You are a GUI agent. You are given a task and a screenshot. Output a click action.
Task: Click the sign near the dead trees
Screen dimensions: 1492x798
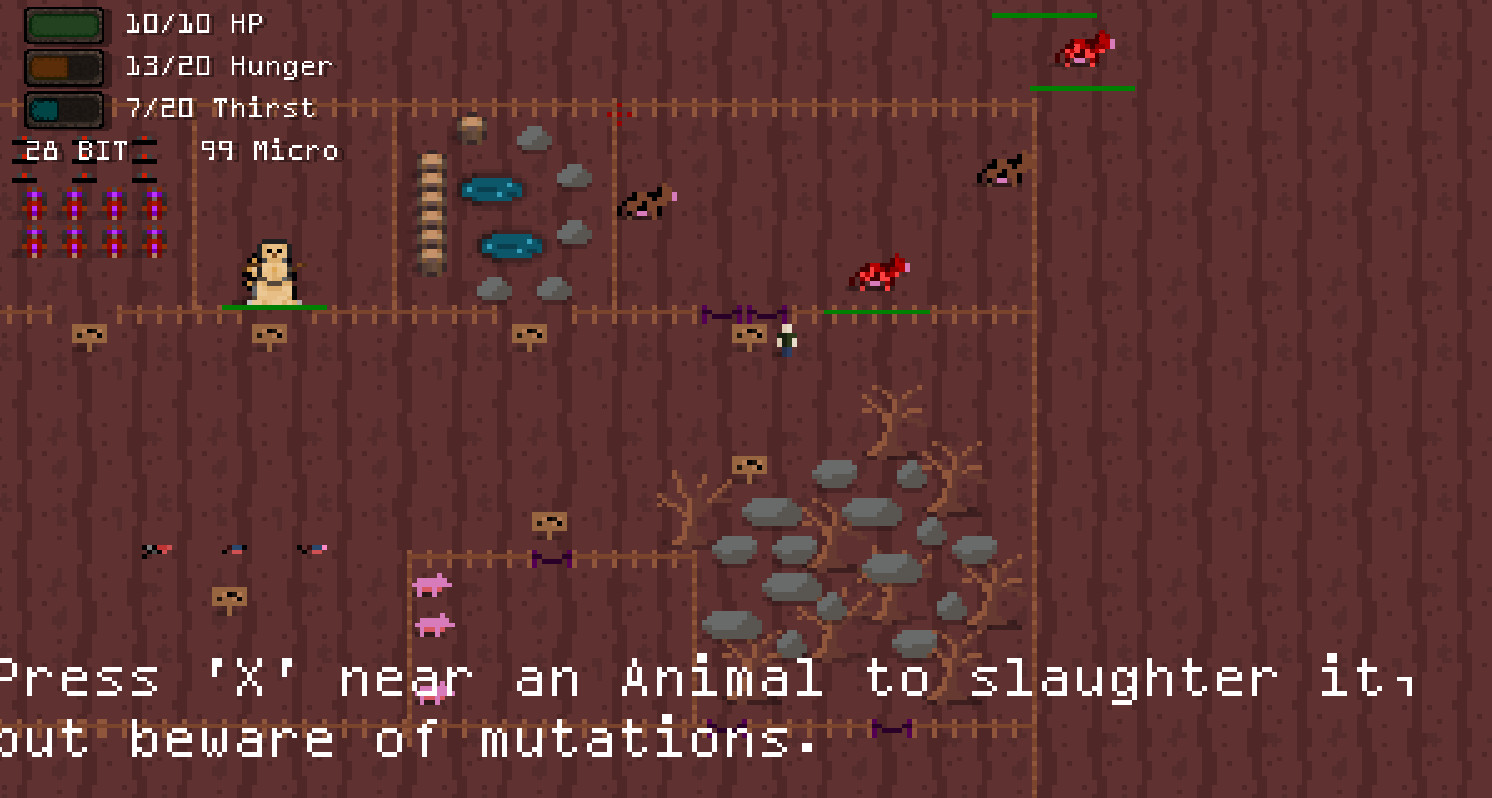748,465
